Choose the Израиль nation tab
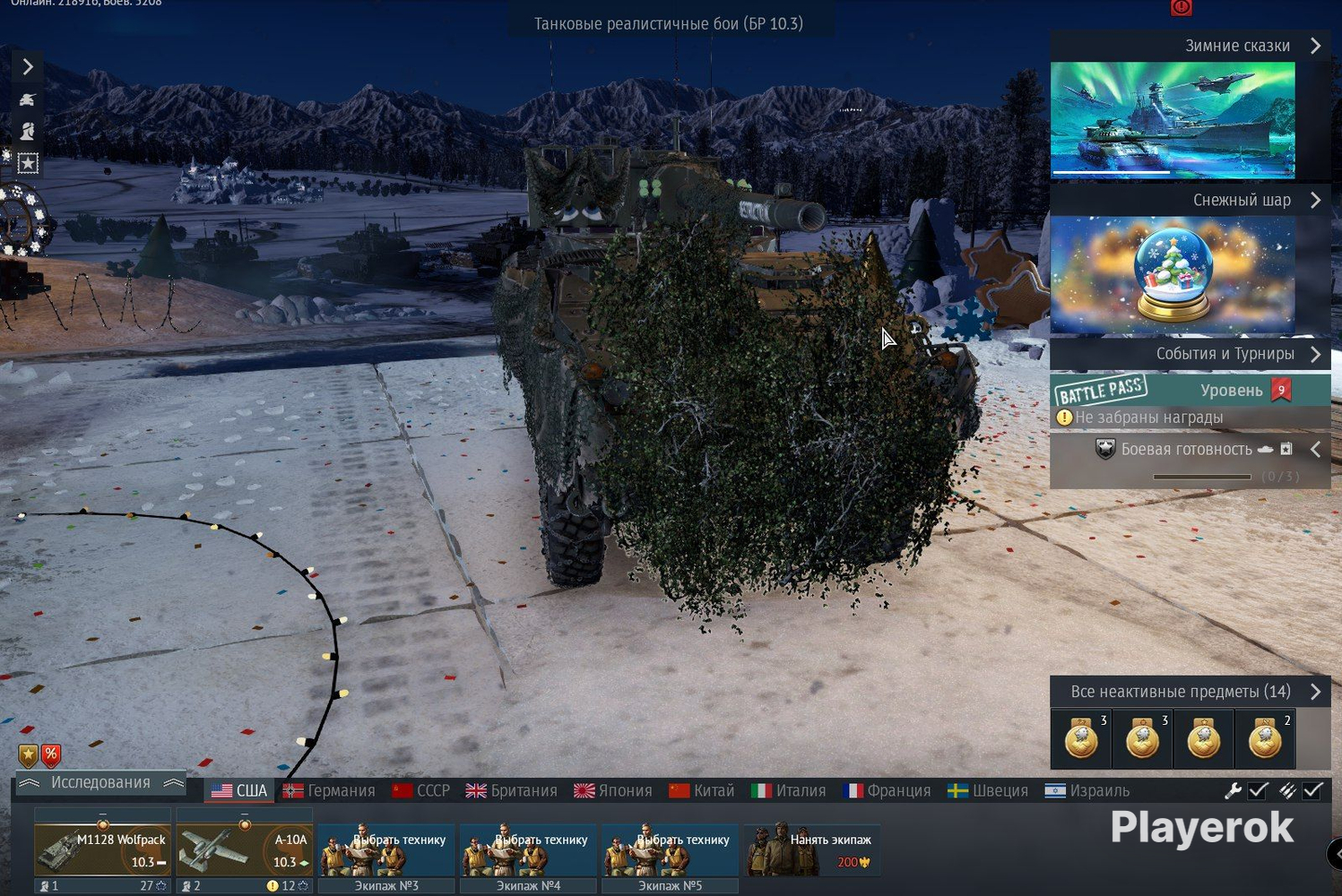1342x896 pixels. [1087, 791]
